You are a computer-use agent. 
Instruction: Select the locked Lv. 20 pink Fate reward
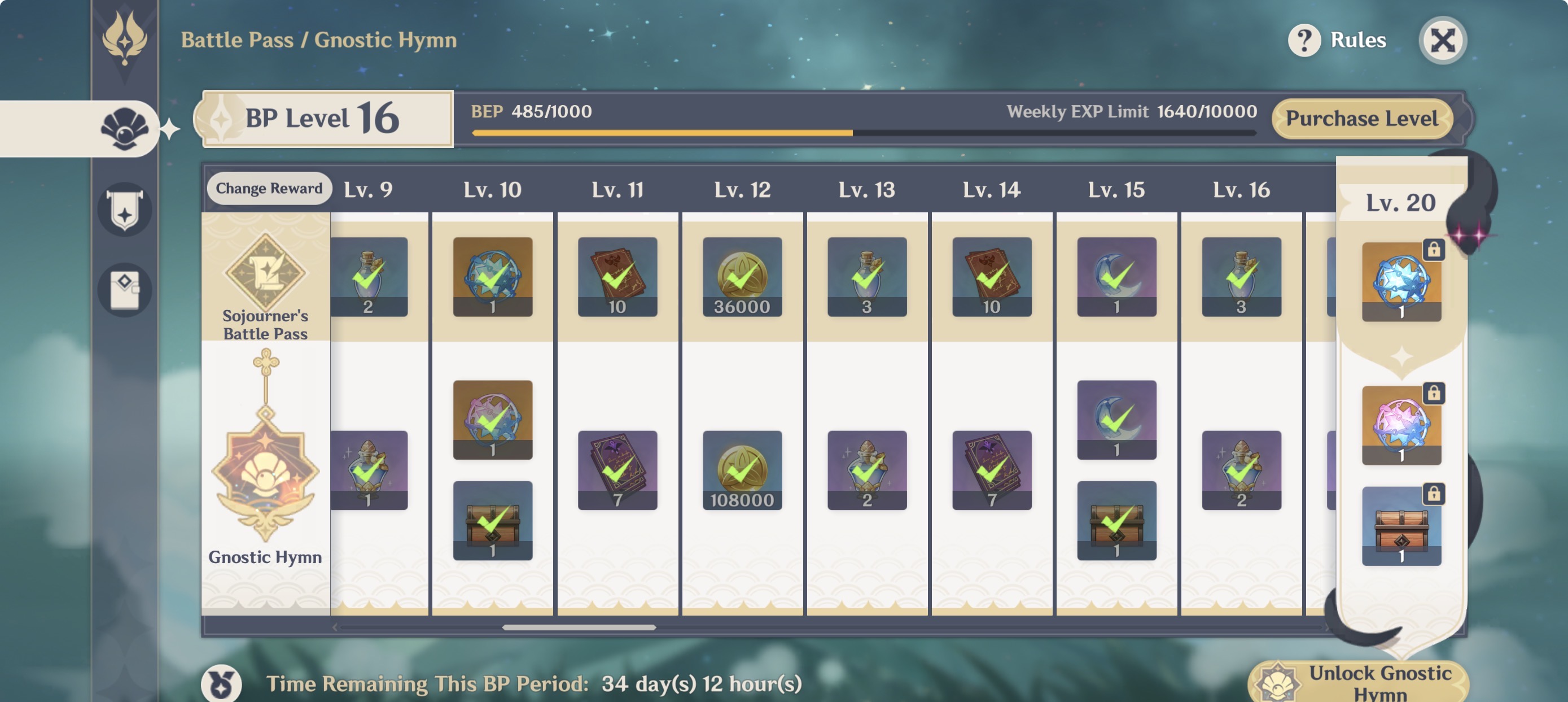pyautogui.click(x=1400, y=426)
